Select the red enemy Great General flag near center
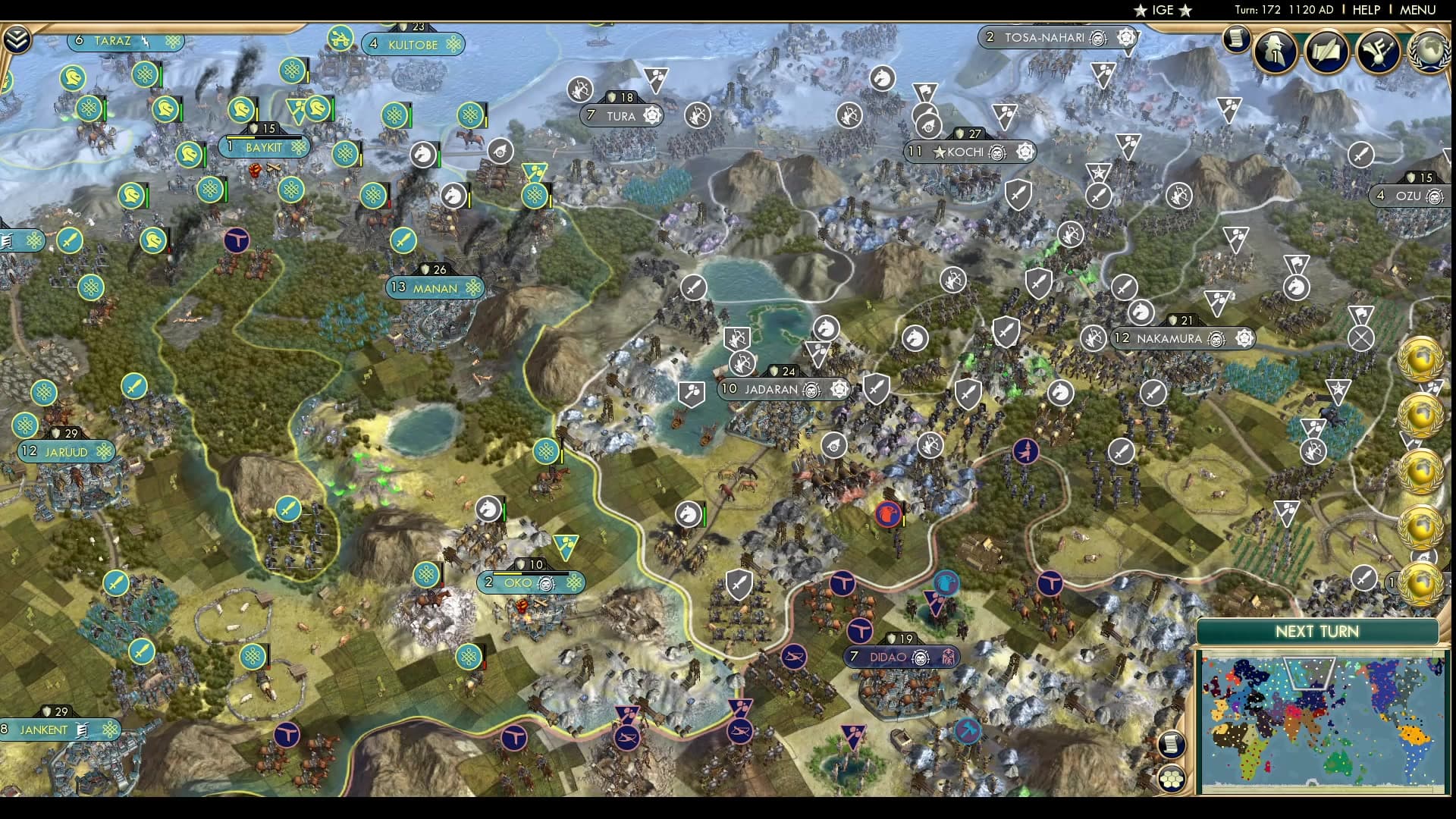Viewport: 1456px width, 819px height. 886,516
